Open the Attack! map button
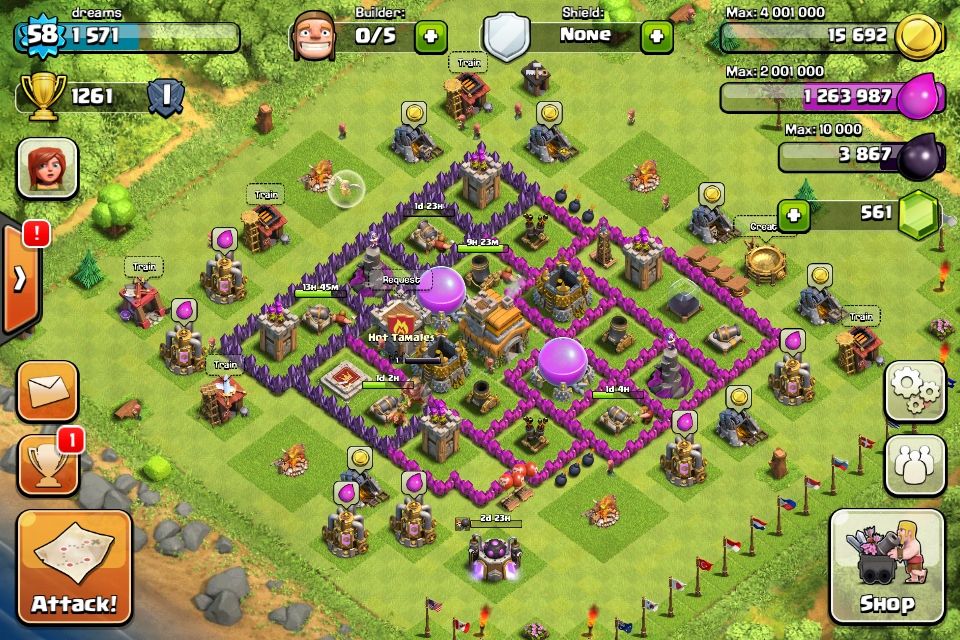Screen dimensions: 960x640 [x=74, y=566]
